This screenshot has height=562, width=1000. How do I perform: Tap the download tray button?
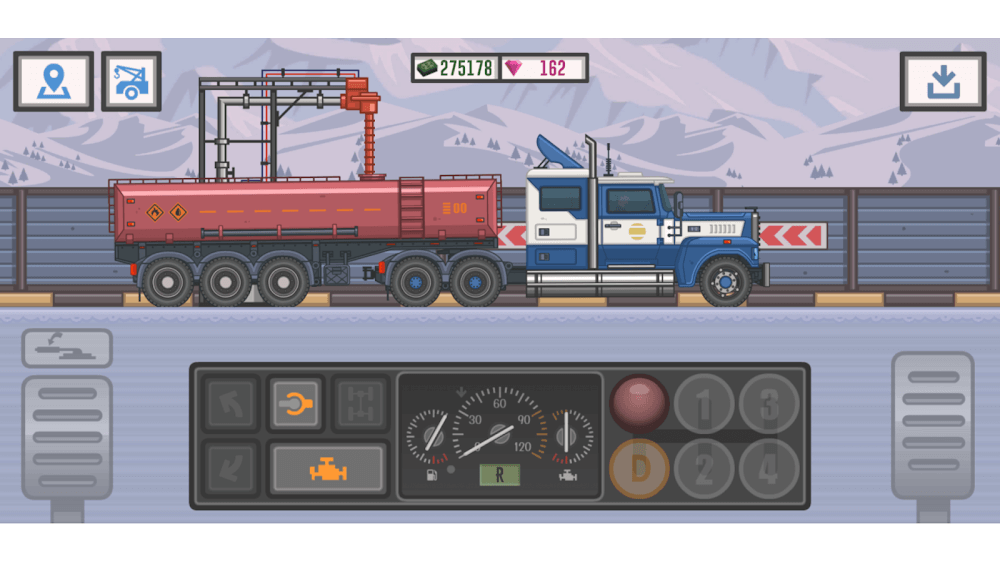(x=942, y=81)
